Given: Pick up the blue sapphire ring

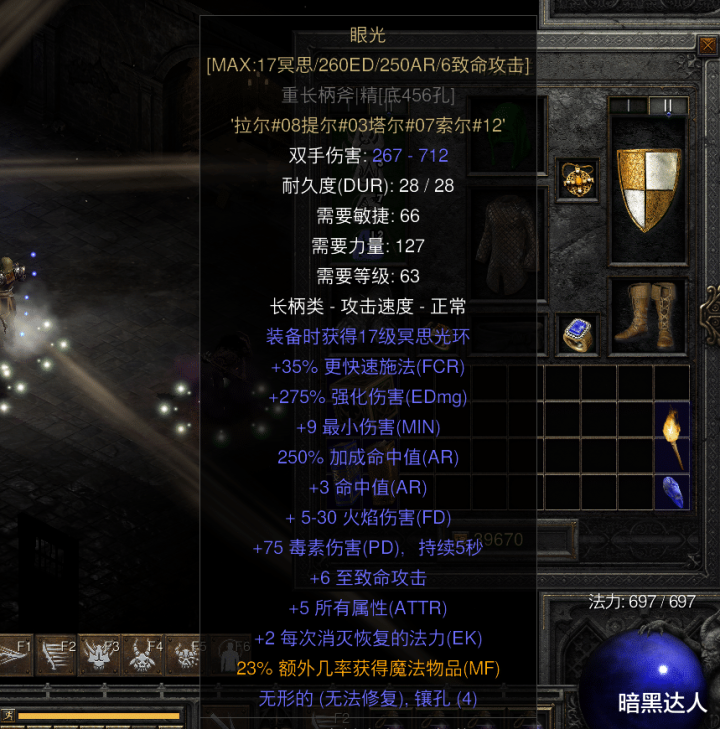Looking at the screenshot, I should [x=577, y=335].
